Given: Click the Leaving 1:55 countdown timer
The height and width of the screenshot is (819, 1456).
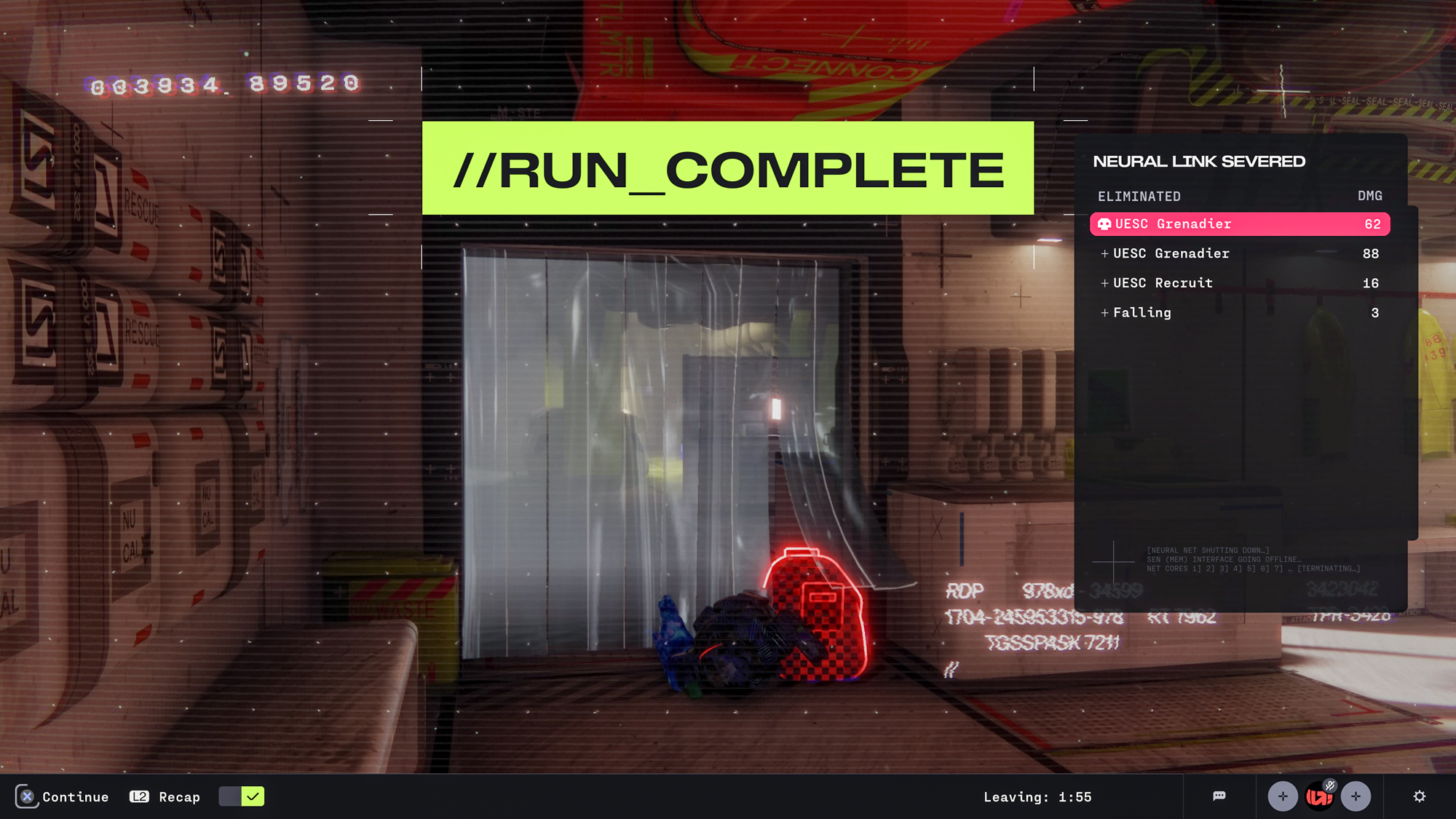Looking at the screenshot, I should click(x=1039, y=796).
